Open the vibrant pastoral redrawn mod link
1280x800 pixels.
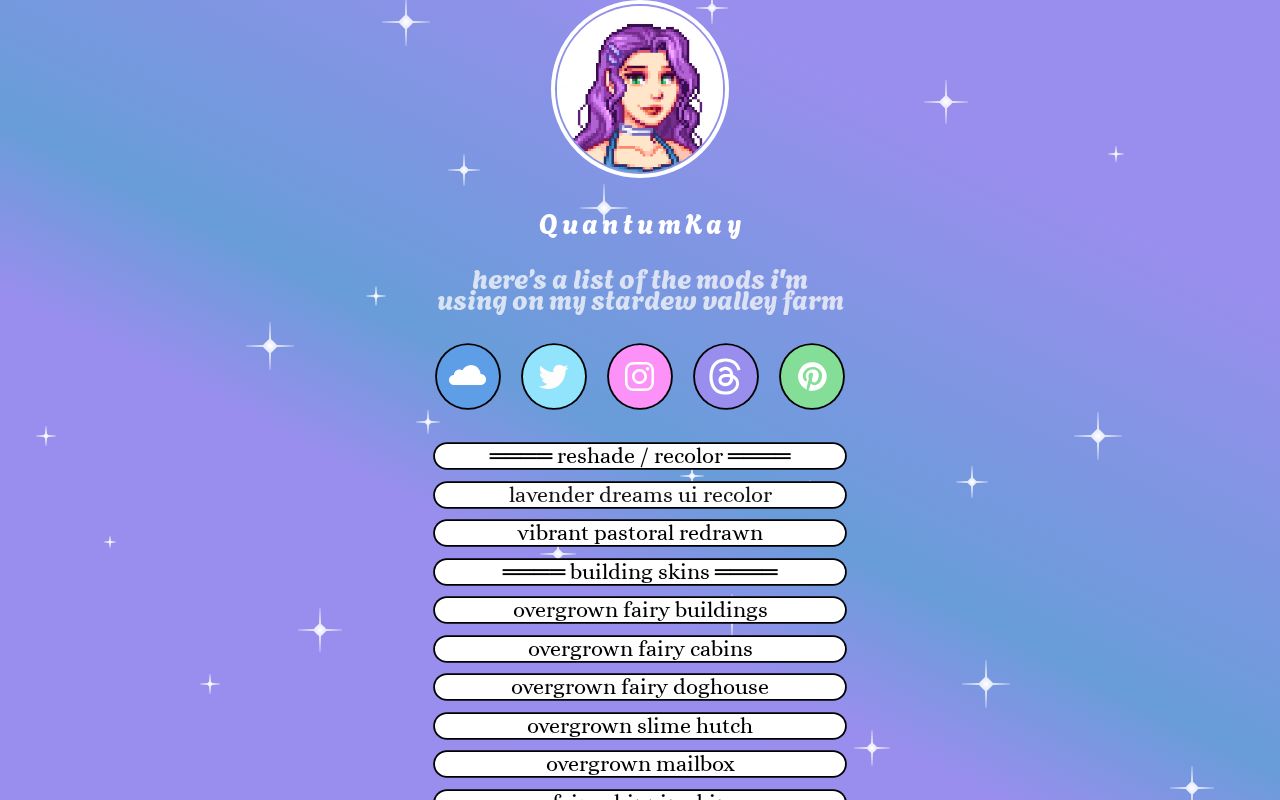coord(640,533)
